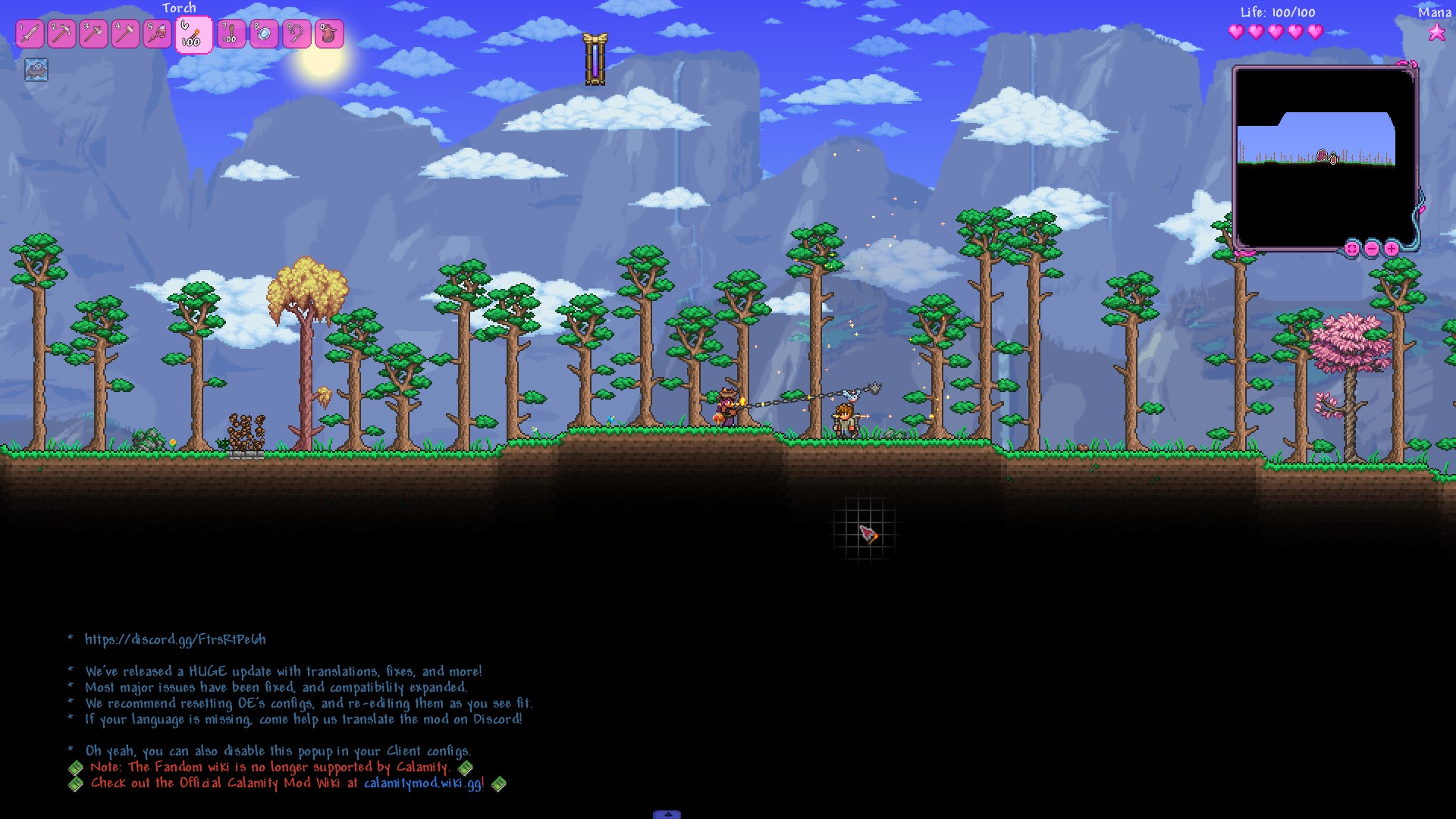Choose the axe in hotbar slot 3
Image resolution: width=1456 pixels, height=819 pixels.
click(94, 34)
